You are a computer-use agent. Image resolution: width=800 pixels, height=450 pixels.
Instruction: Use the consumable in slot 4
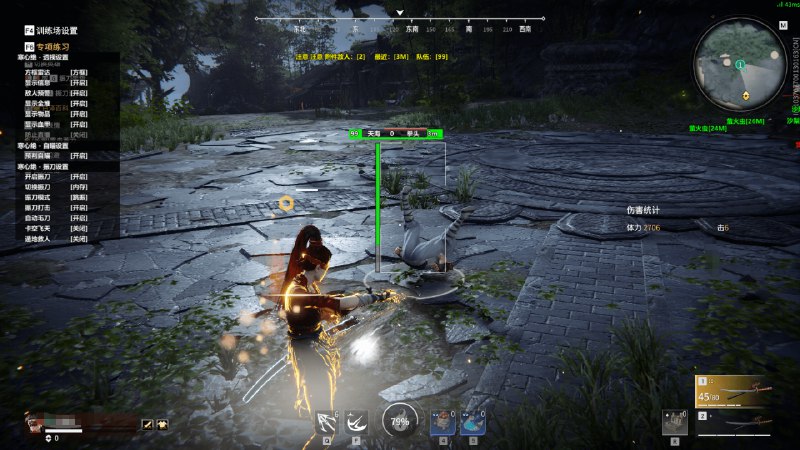point(443,422)
